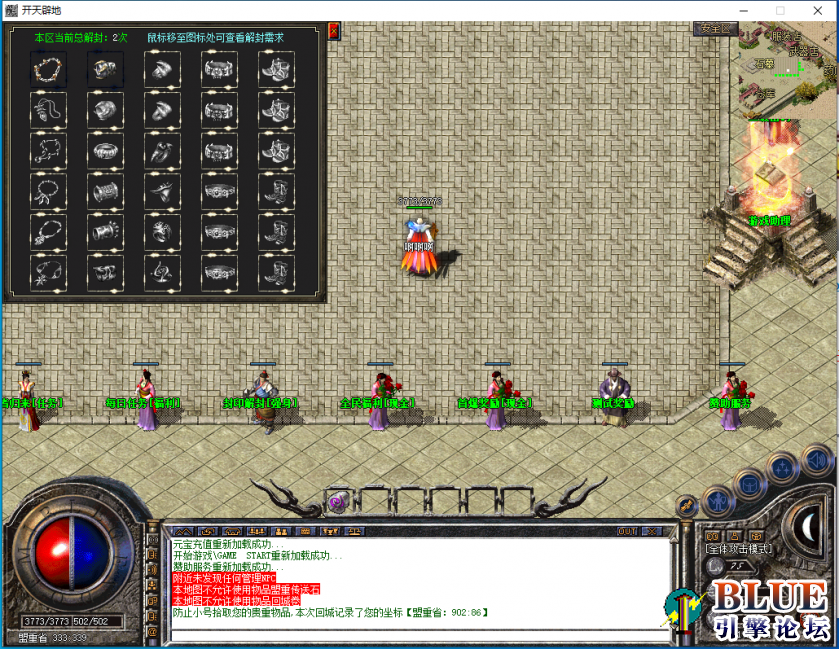
Task: Close the unseal equipment panel
Action: coord(333,32)
